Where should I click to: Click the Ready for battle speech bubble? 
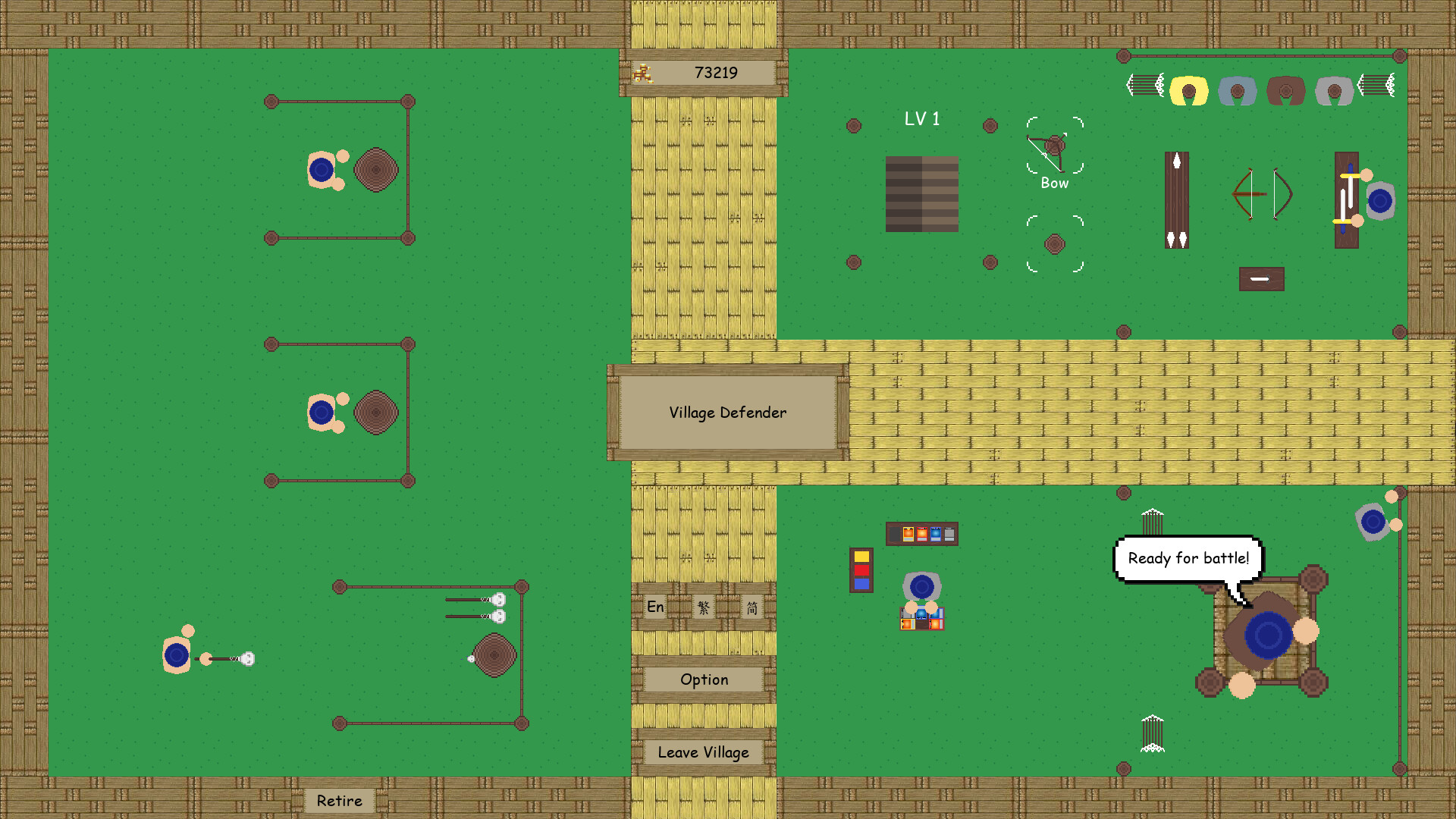click(1189, 558)
